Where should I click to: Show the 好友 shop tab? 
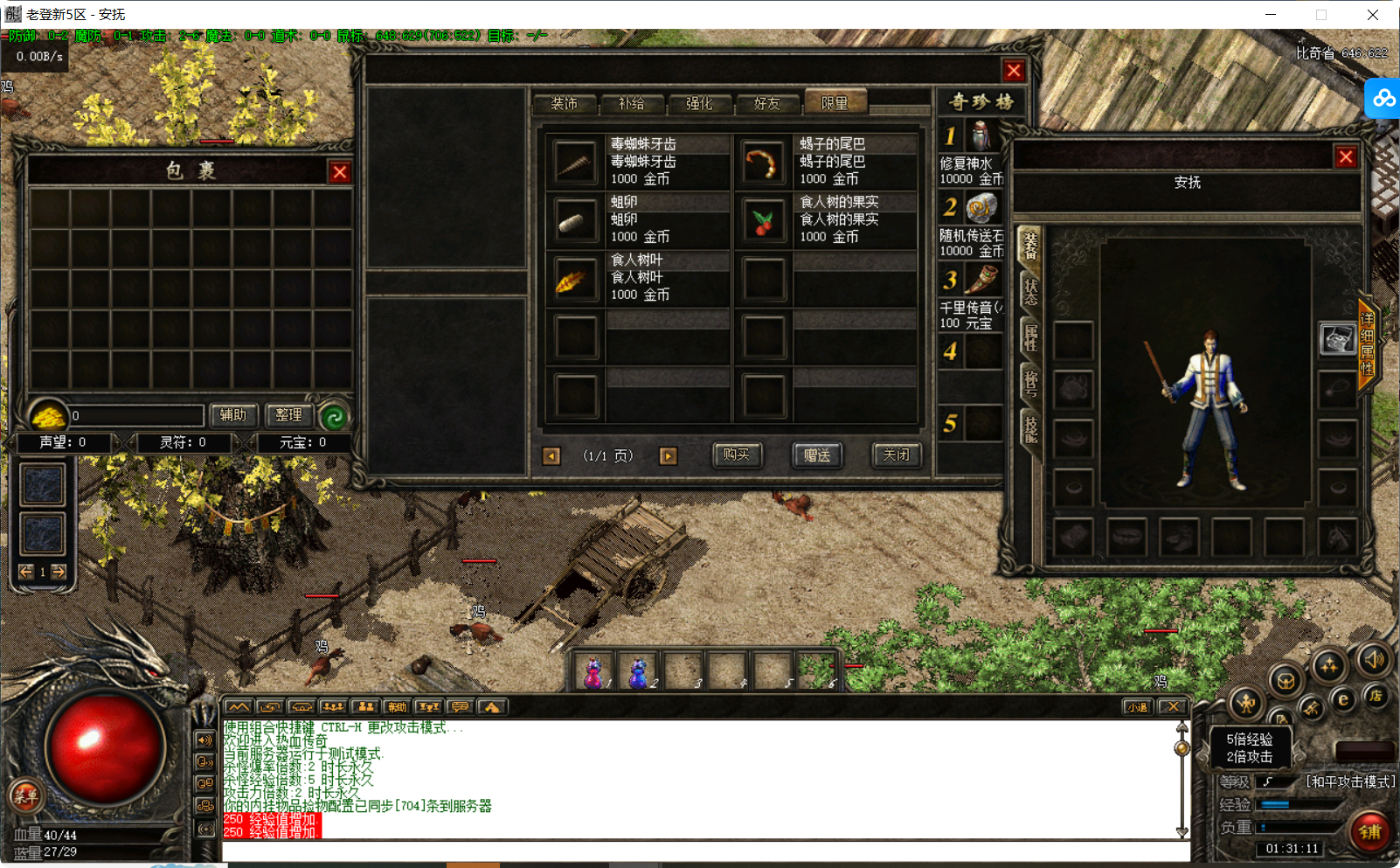766,104
